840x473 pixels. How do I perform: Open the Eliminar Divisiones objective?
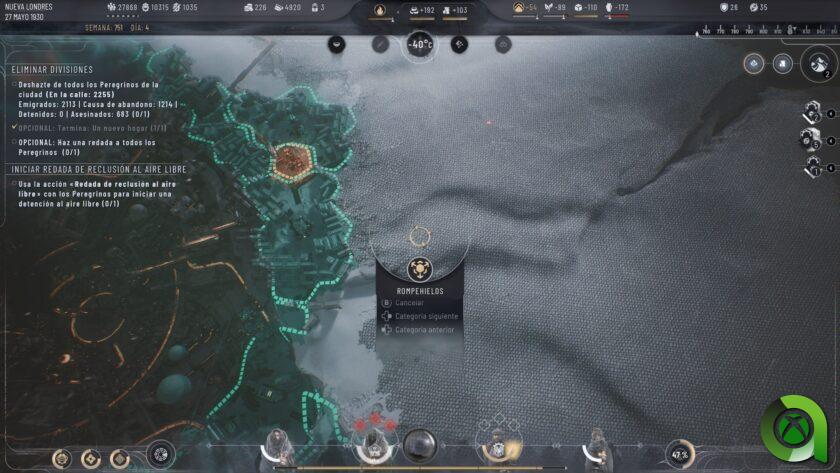pos(52,70)
